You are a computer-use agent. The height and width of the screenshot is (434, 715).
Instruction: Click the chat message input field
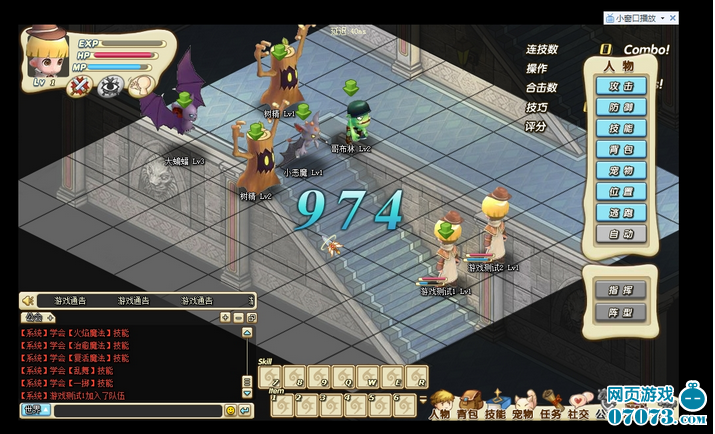coord(137,411)
